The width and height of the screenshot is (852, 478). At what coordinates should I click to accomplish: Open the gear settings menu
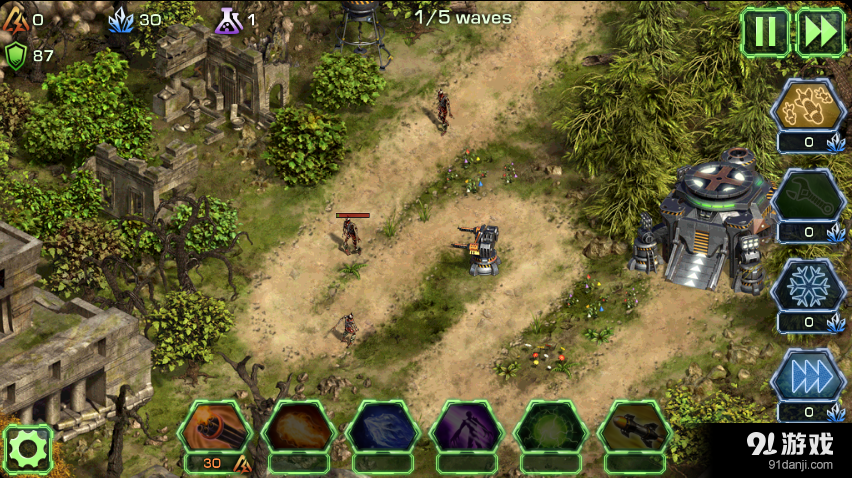27,449
